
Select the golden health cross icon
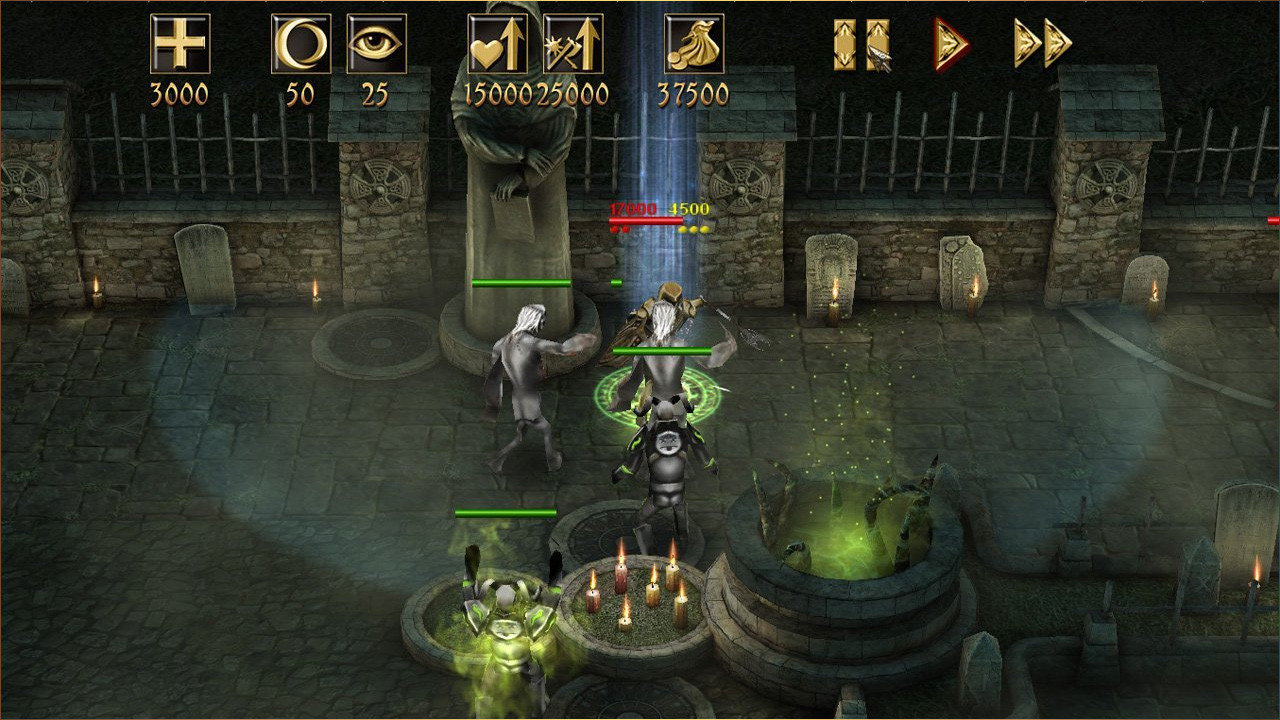click(x=180, y=44)
